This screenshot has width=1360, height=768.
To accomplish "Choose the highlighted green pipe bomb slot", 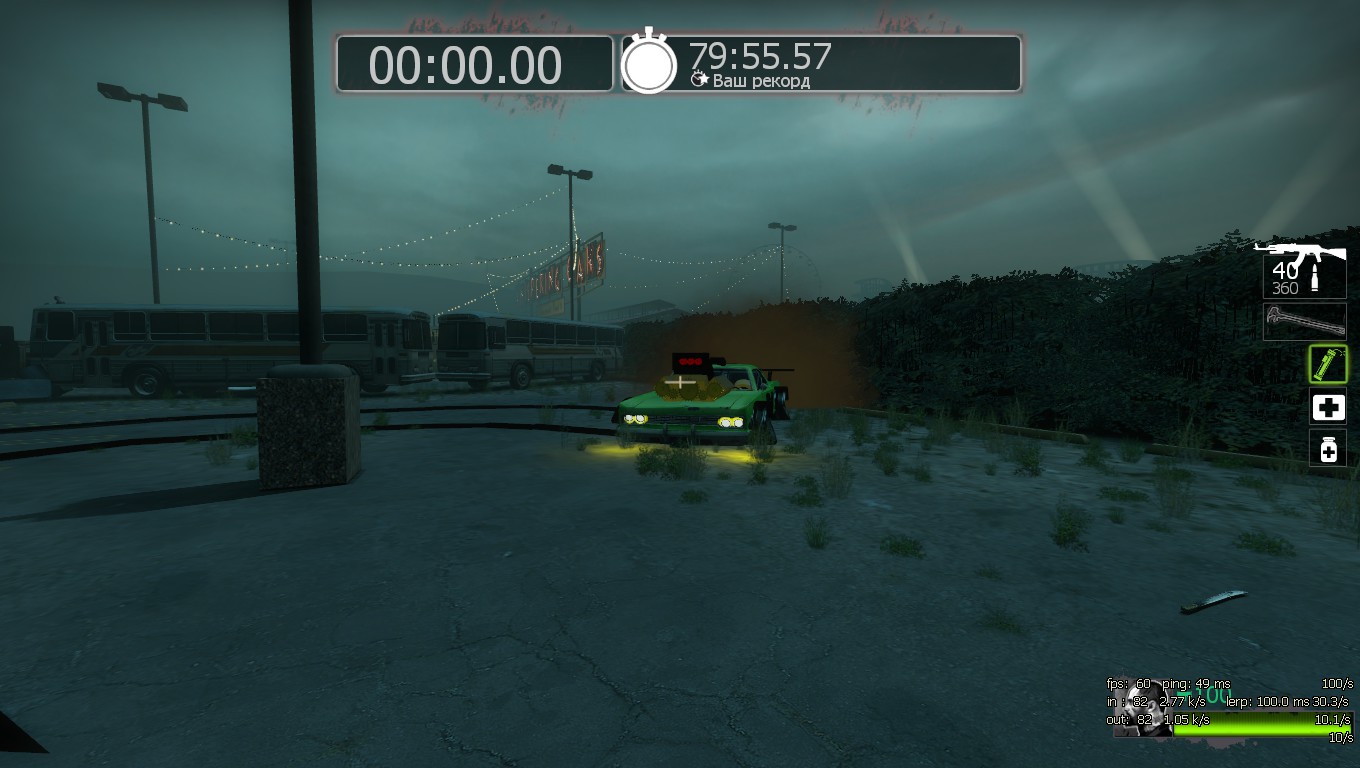I will (1328, 364).
